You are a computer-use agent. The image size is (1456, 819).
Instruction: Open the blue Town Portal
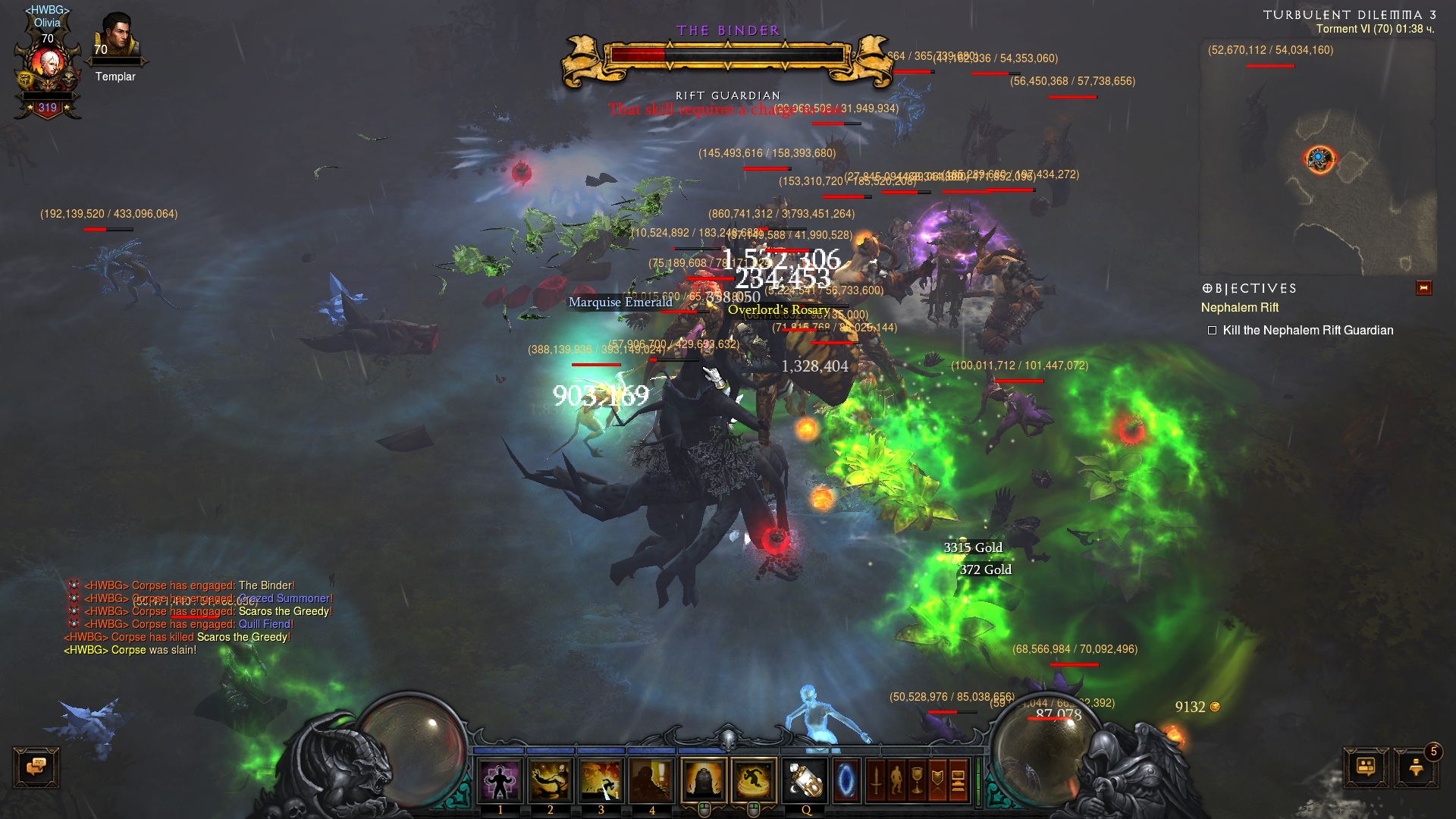[x=846, y=780]
